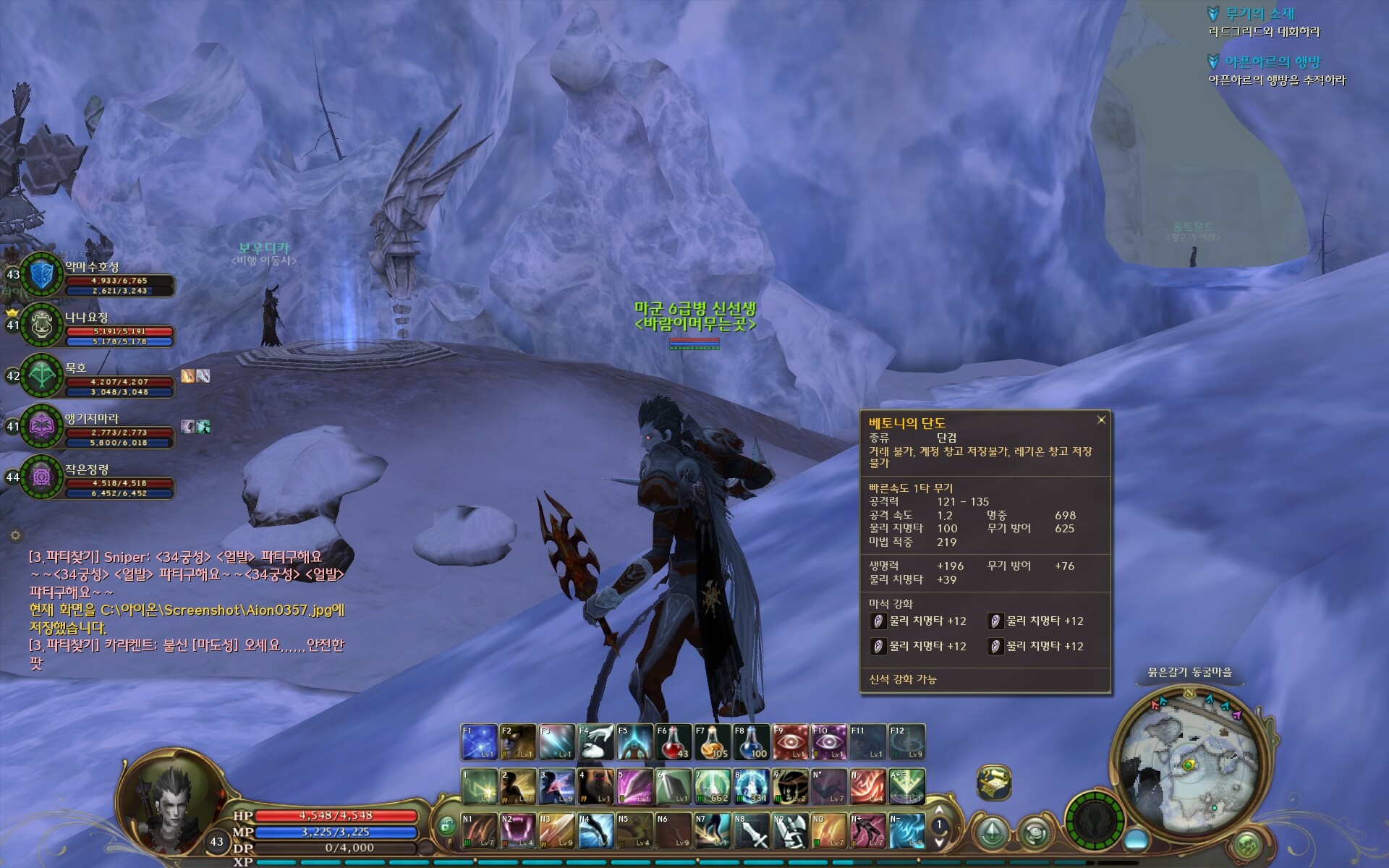Screen dimensions: 1389x868
Task: Toggle the green hotbar lock button
Action: coord(446,825)
